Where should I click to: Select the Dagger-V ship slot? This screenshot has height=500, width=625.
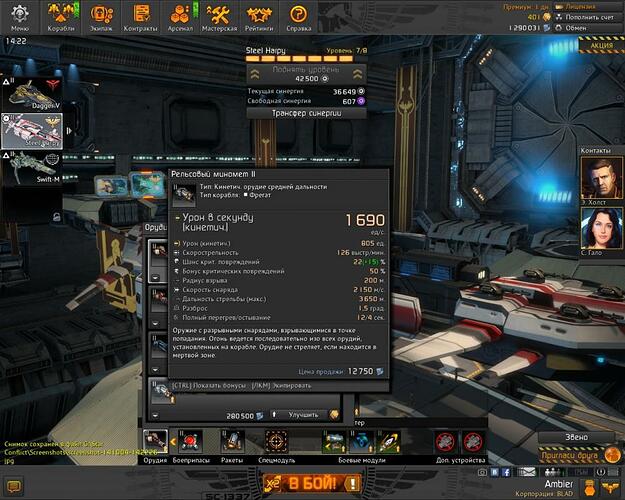pyautogui.click(x=31, y=92)
